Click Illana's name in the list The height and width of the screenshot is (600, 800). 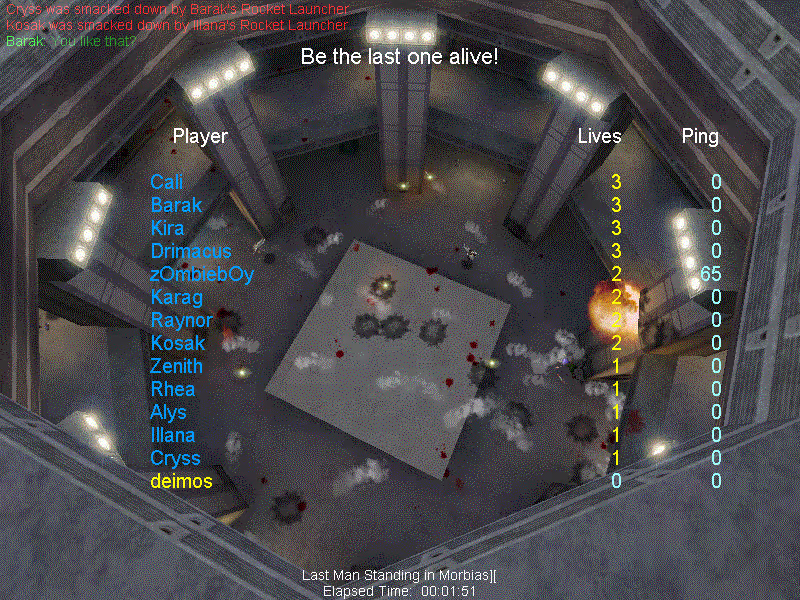pos(172,435)
